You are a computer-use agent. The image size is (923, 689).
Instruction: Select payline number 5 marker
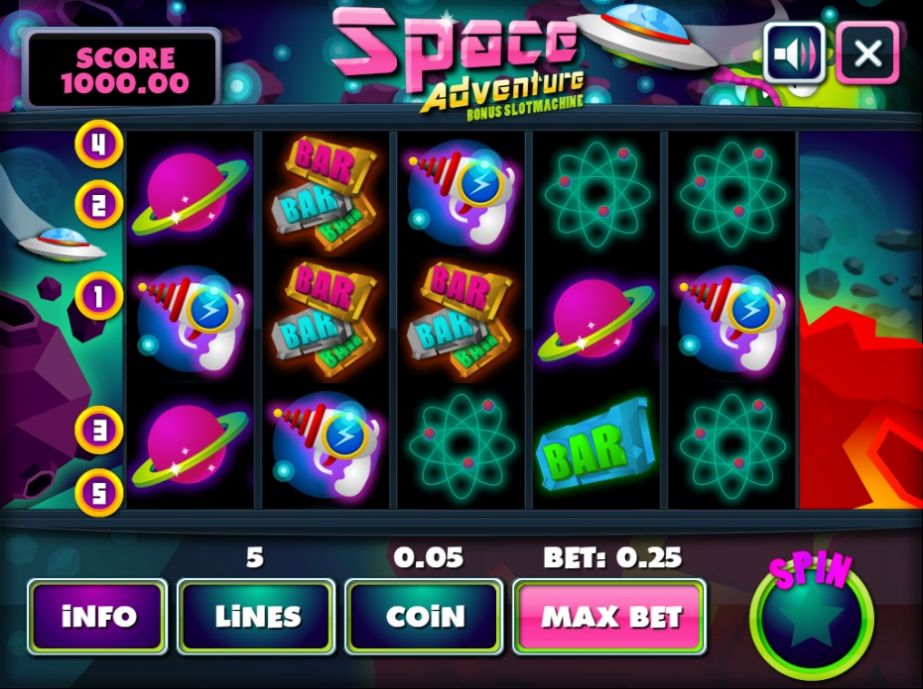[x=98, y=492]
